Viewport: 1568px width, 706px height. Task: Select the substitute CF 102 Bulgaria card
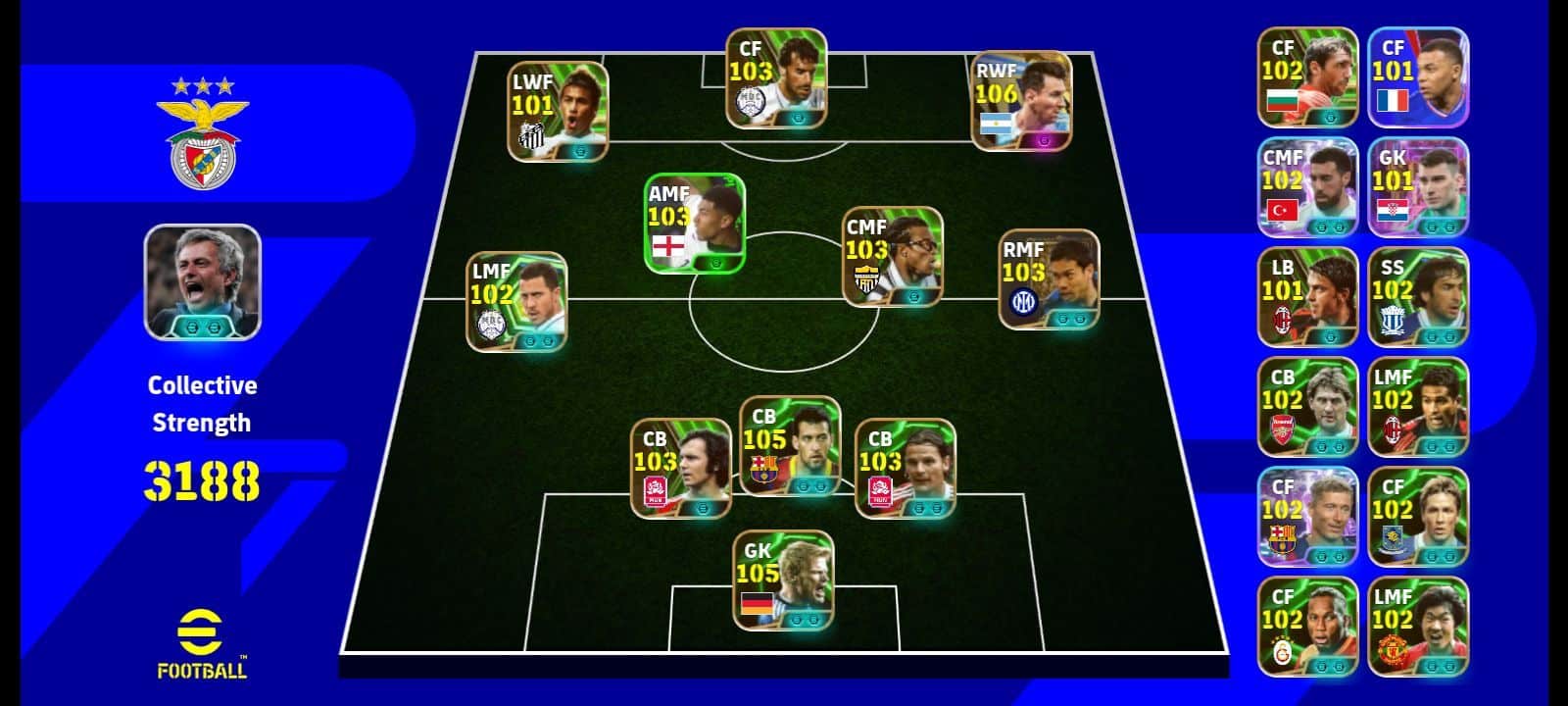(x=1307, y=77)
